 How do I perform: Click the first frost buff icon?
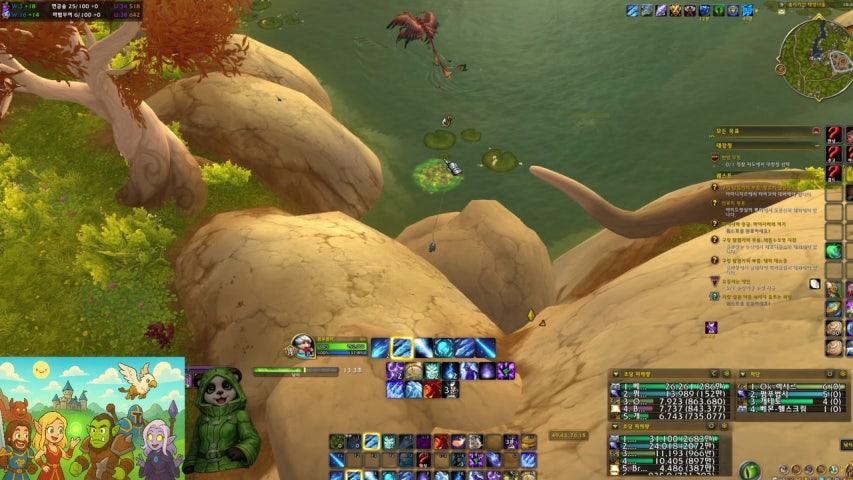coord(632,10)
